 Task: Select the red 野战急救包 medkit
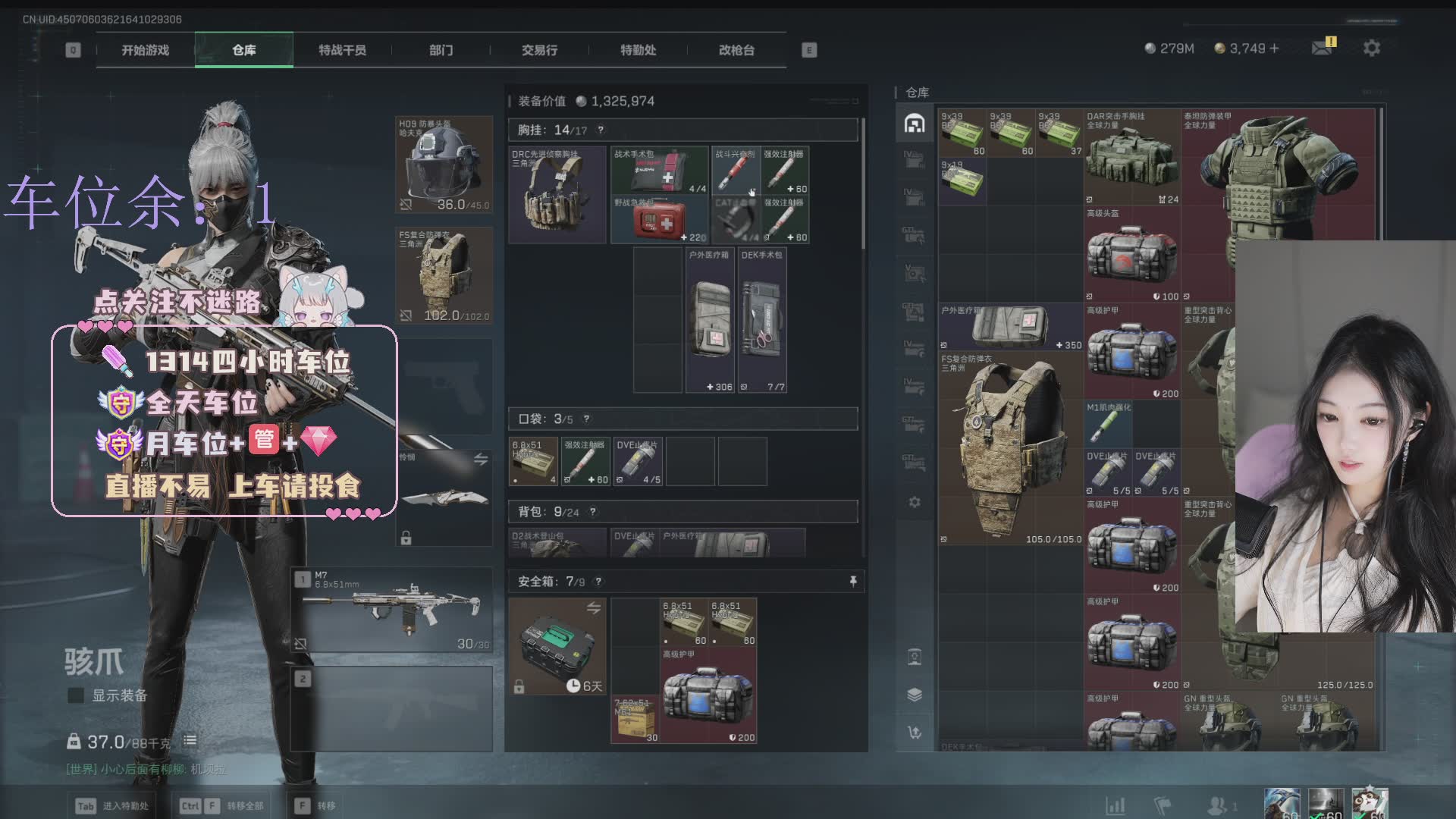click(x=659, y=219)
